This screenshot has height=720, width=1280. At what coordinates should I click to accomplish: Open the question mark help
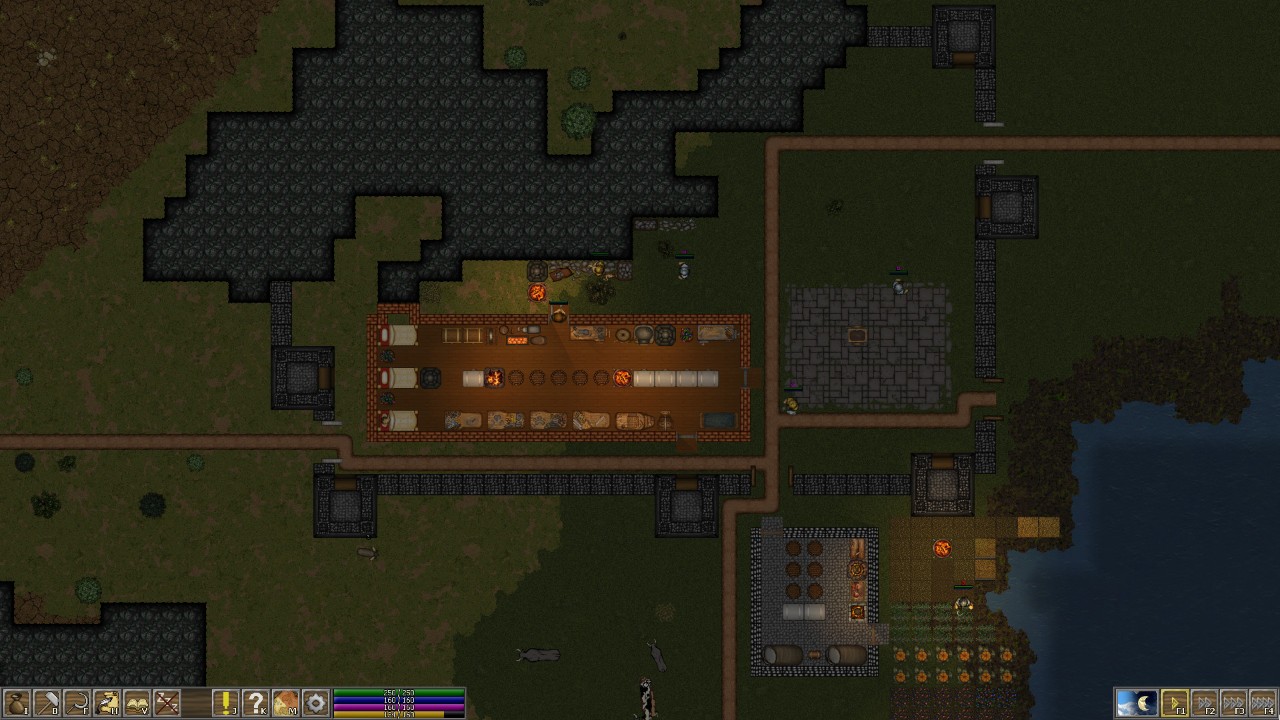[256, 703]
